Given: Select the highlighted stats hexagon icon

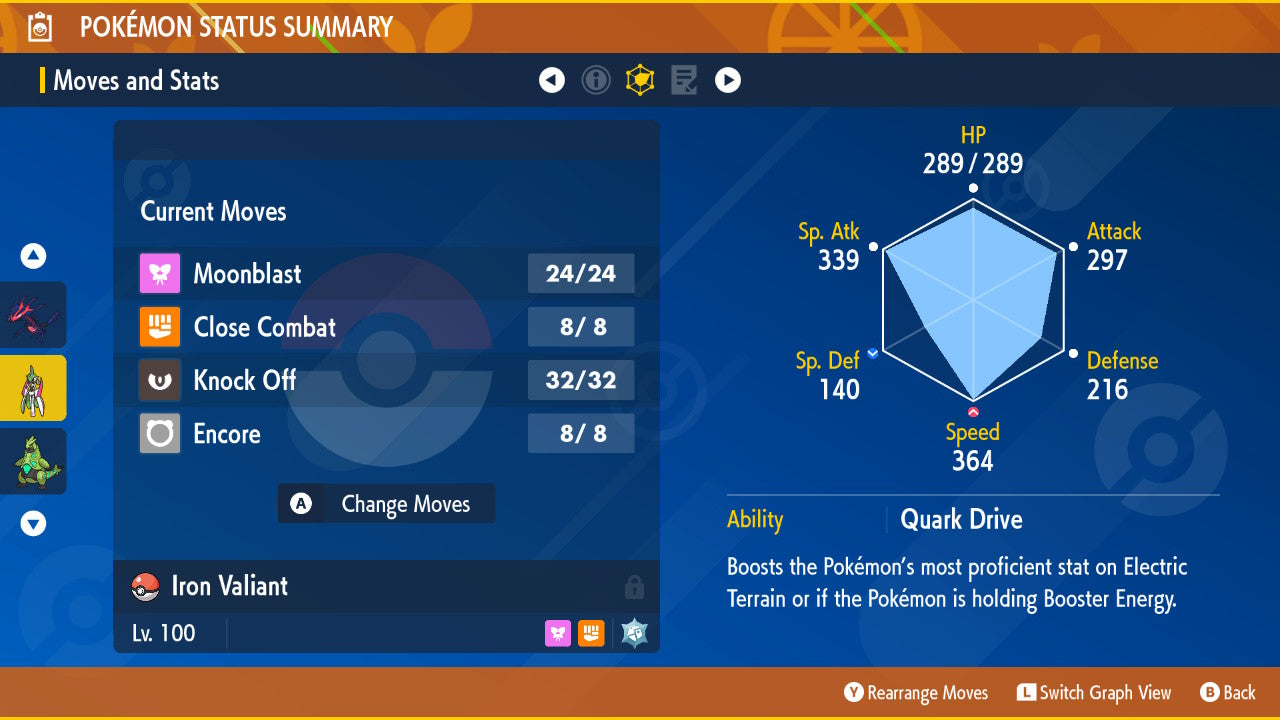Looking at the screenshot, I should click(x=640, y=80).
